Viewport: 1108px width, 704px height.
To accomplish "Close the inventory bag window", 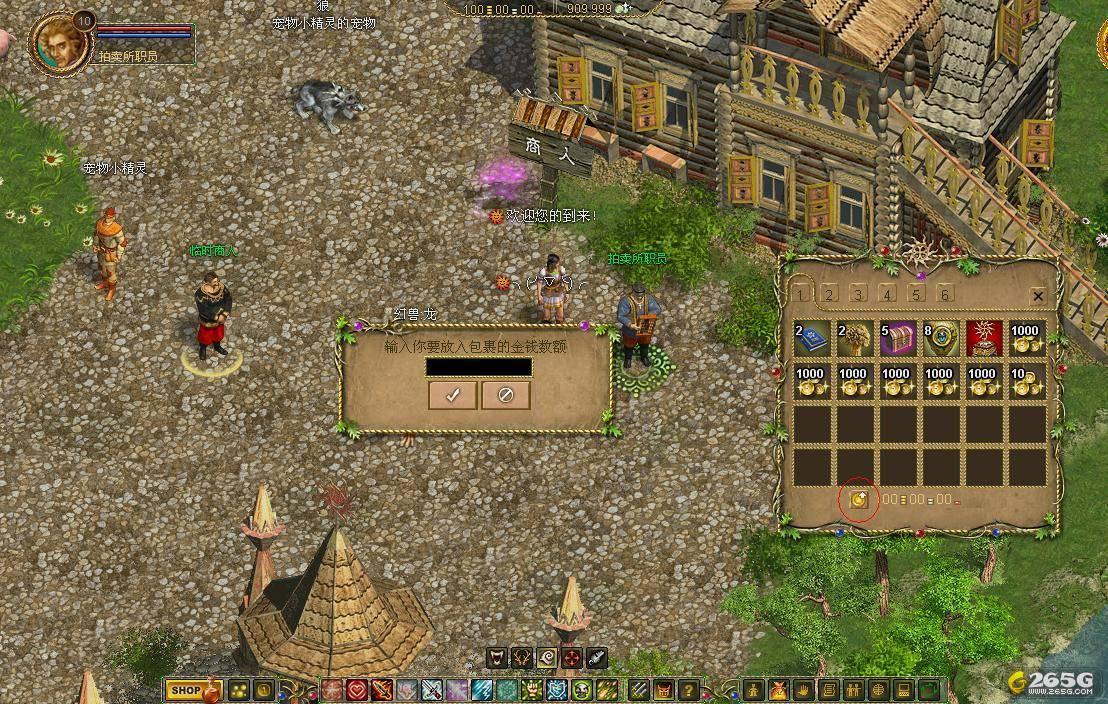I will [1037, 296].
